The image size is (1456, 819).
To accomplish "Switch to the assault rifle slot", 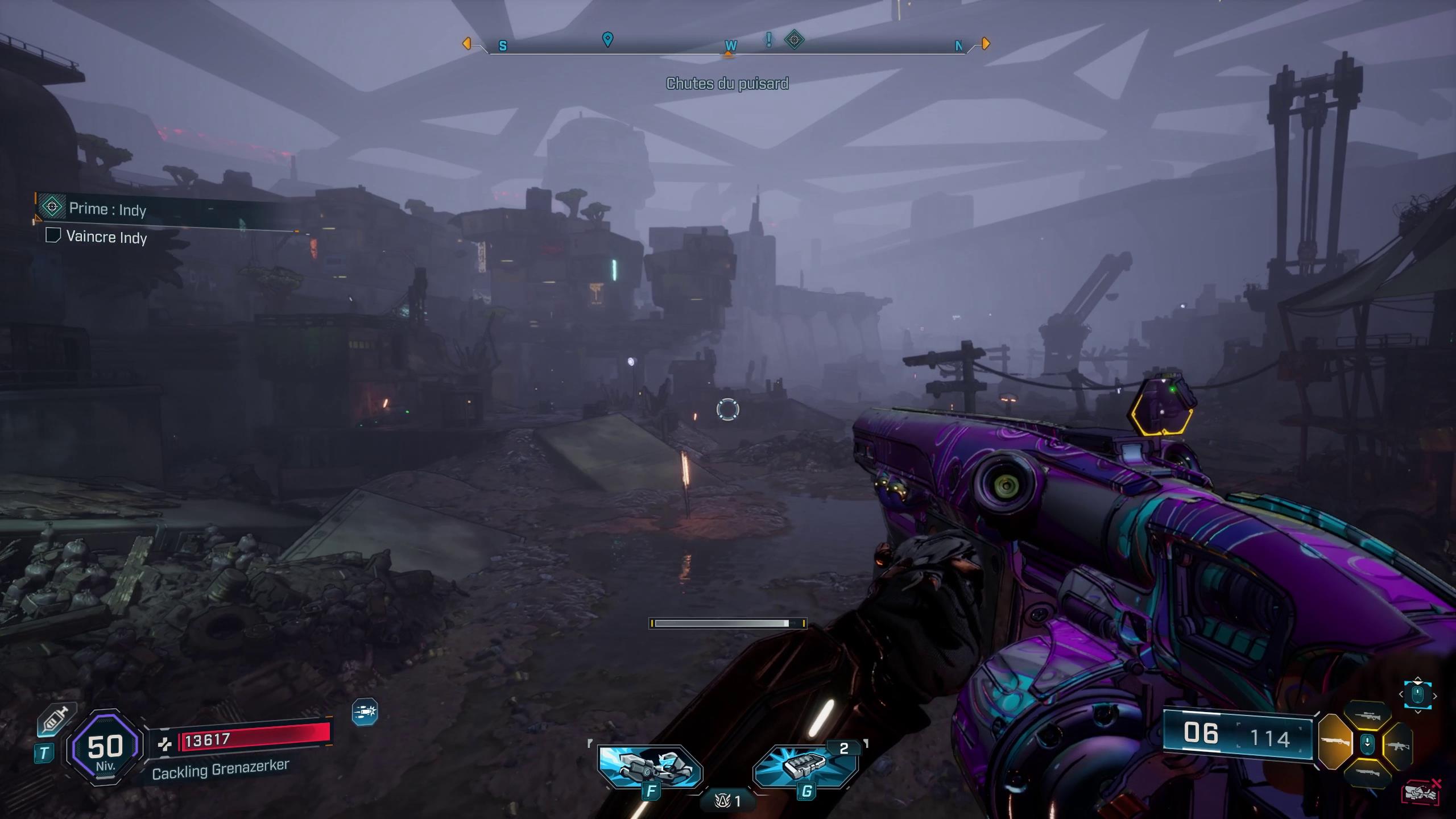I will tap(1397, 744).
